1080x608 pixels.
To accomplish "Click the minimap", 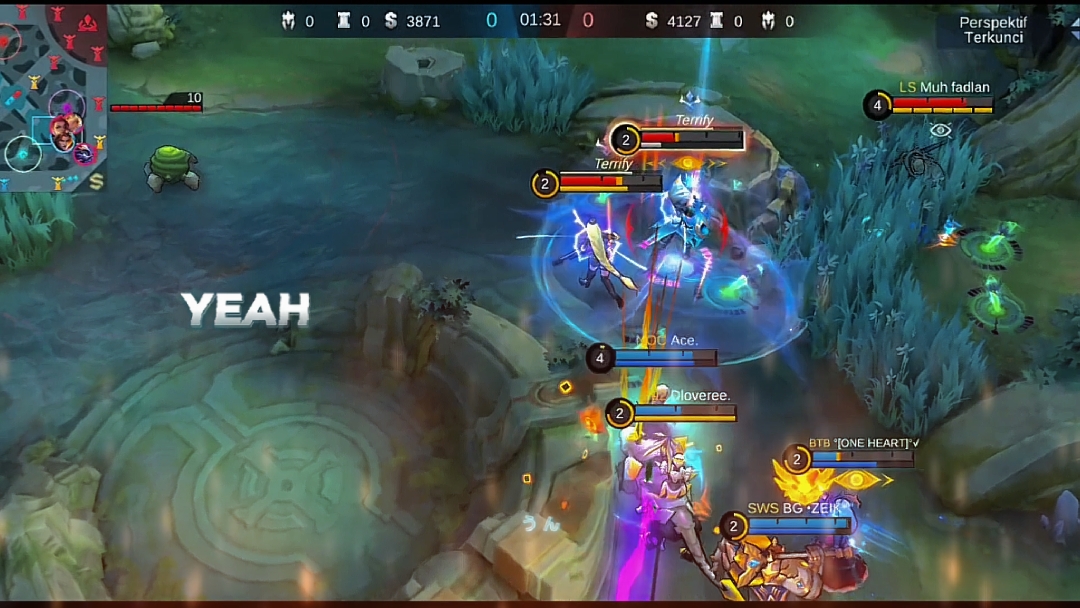I will coord(52,95).
